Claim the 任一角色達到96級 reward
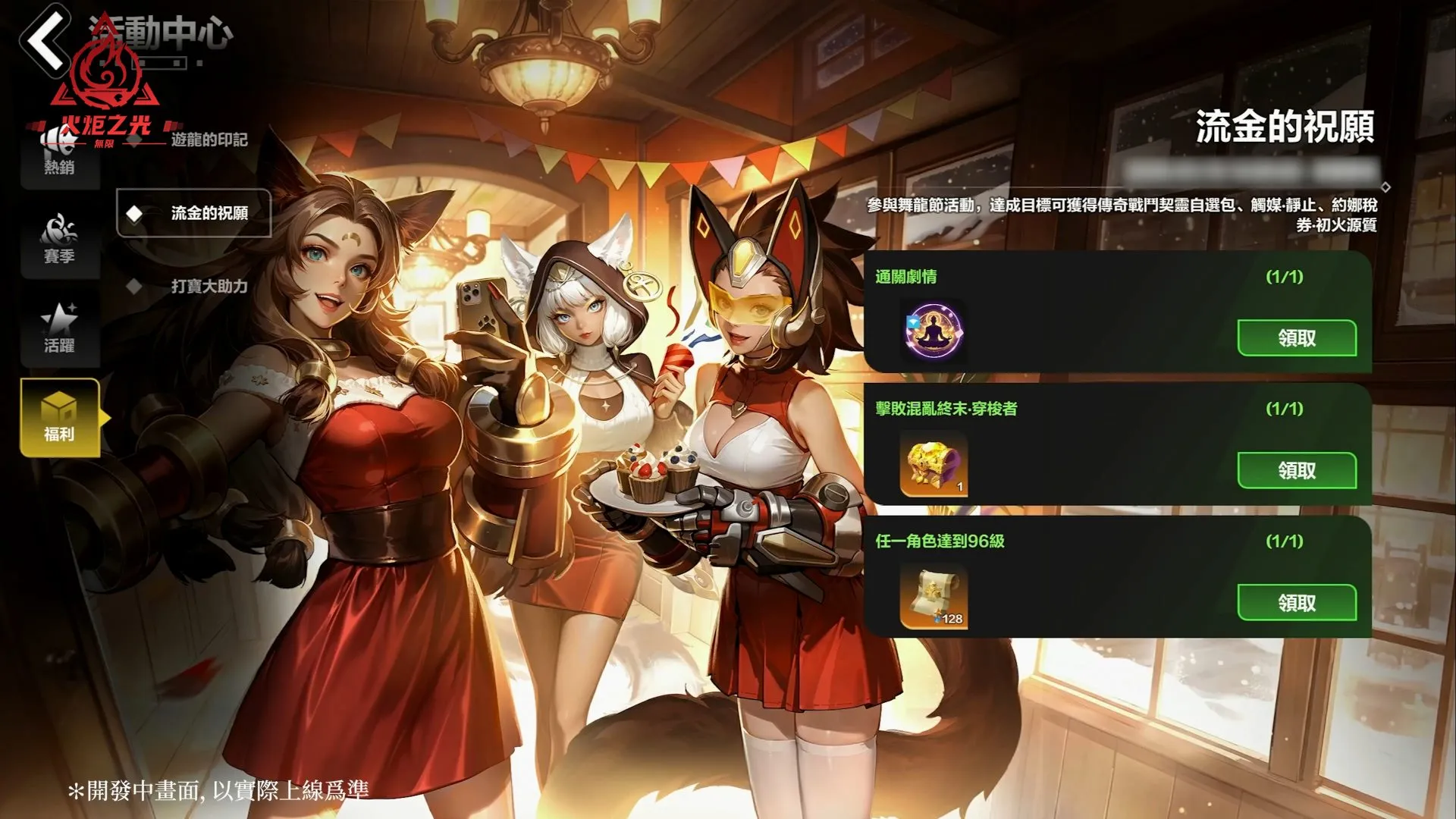The width and height of the screenshot is (1456, 819). pyautogui.click(x=1297, y=602)
